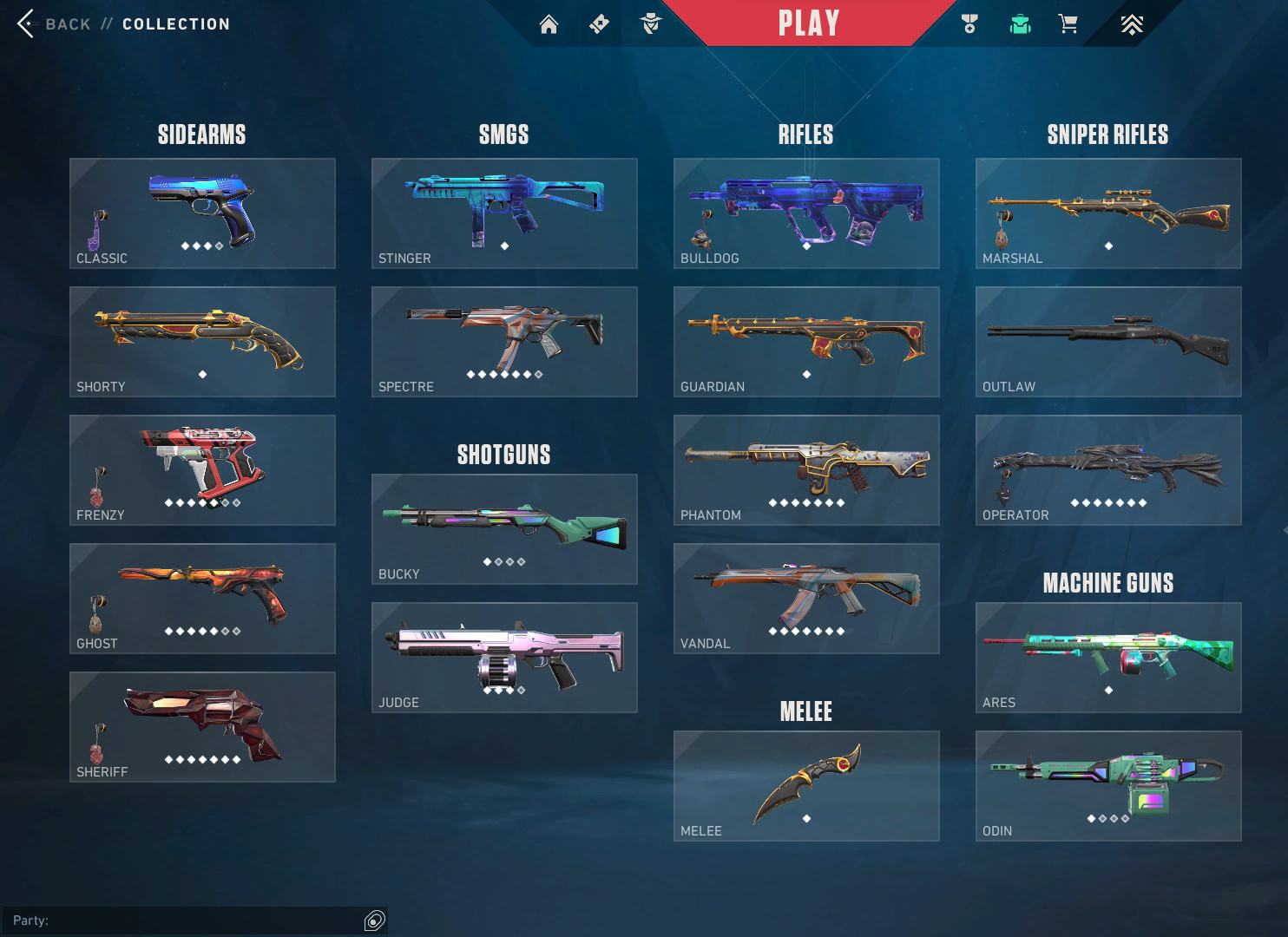
Task: Select the Ghost pistol tile
Action: pos(202,599)
